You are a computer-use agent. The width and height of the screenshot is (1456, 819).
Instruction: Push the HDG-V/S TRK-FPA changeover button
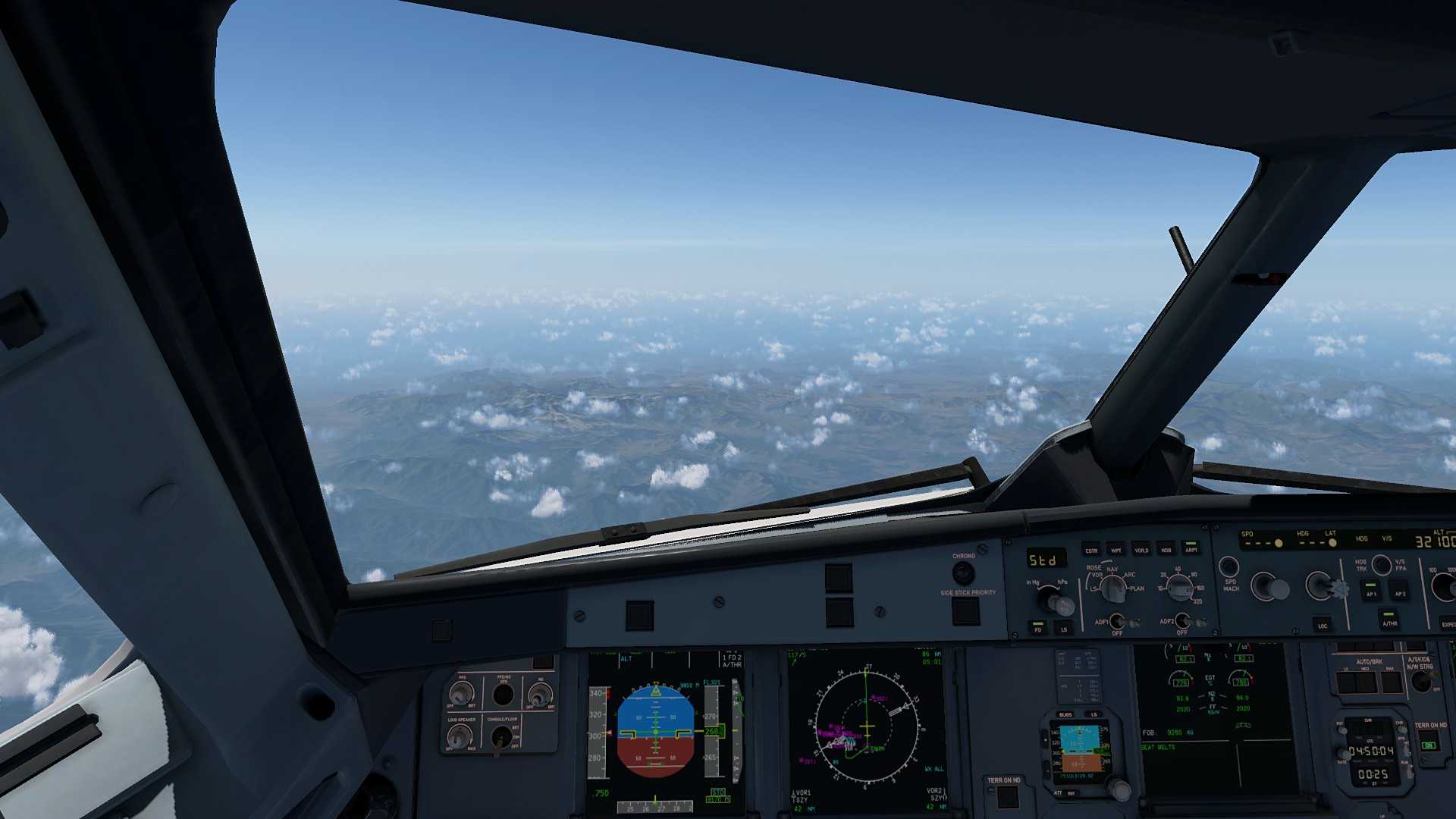[x=1382, y=564]
